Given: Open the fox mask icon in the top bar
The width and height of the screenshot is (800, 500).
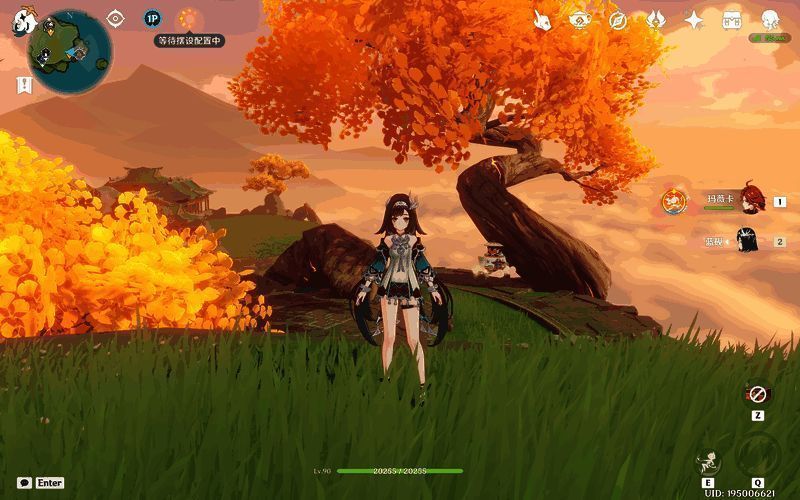Looking at the screenshot, I should pyautogui.click(x=543, y=20).
